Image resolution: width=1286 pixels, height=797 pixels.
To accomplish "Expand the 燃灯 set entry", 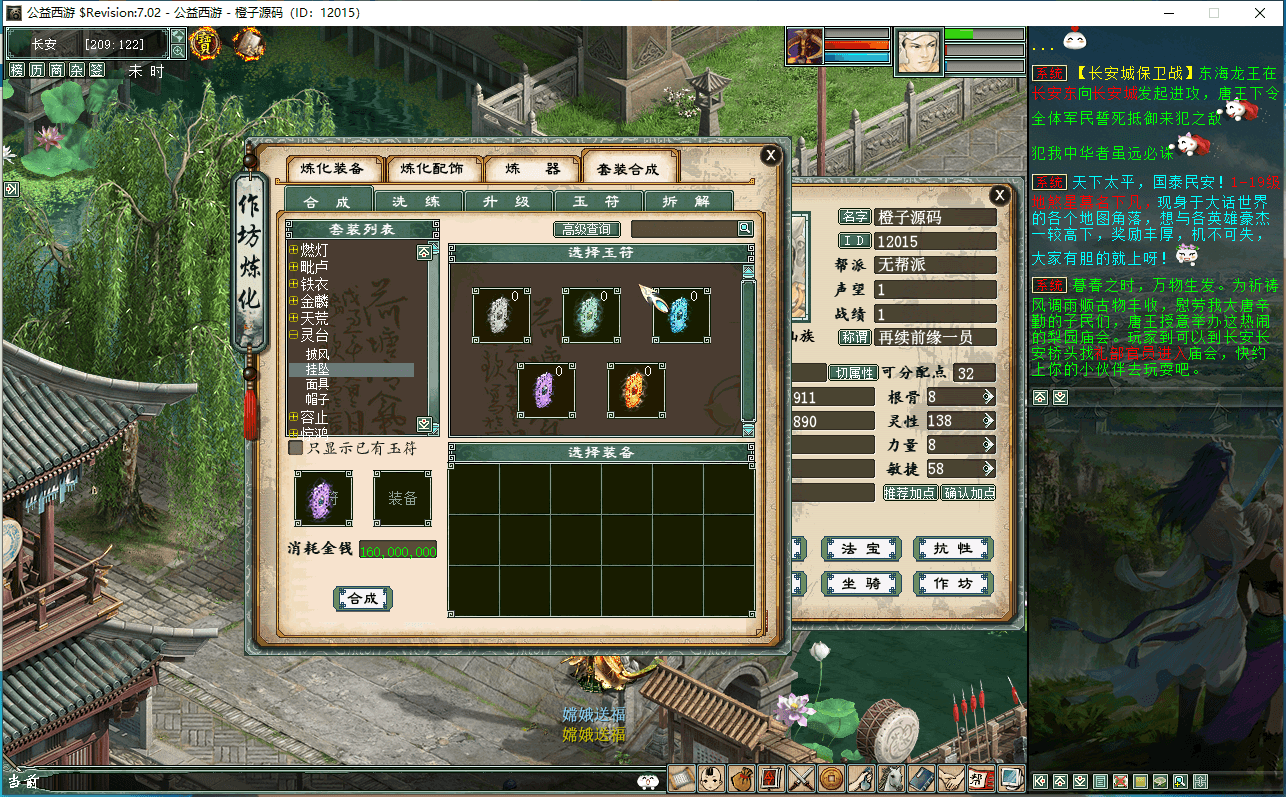I will pyautogui.click(x=294, y=250).
